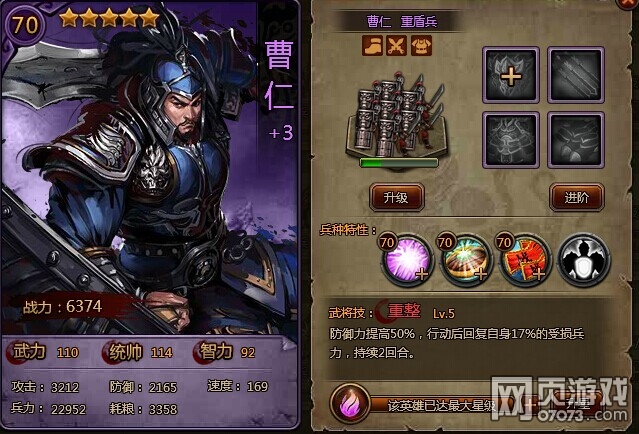Screen dimensions: 639x434
Task: Choose the helmet armor equipment slot
Action: [x=512, y=139]
